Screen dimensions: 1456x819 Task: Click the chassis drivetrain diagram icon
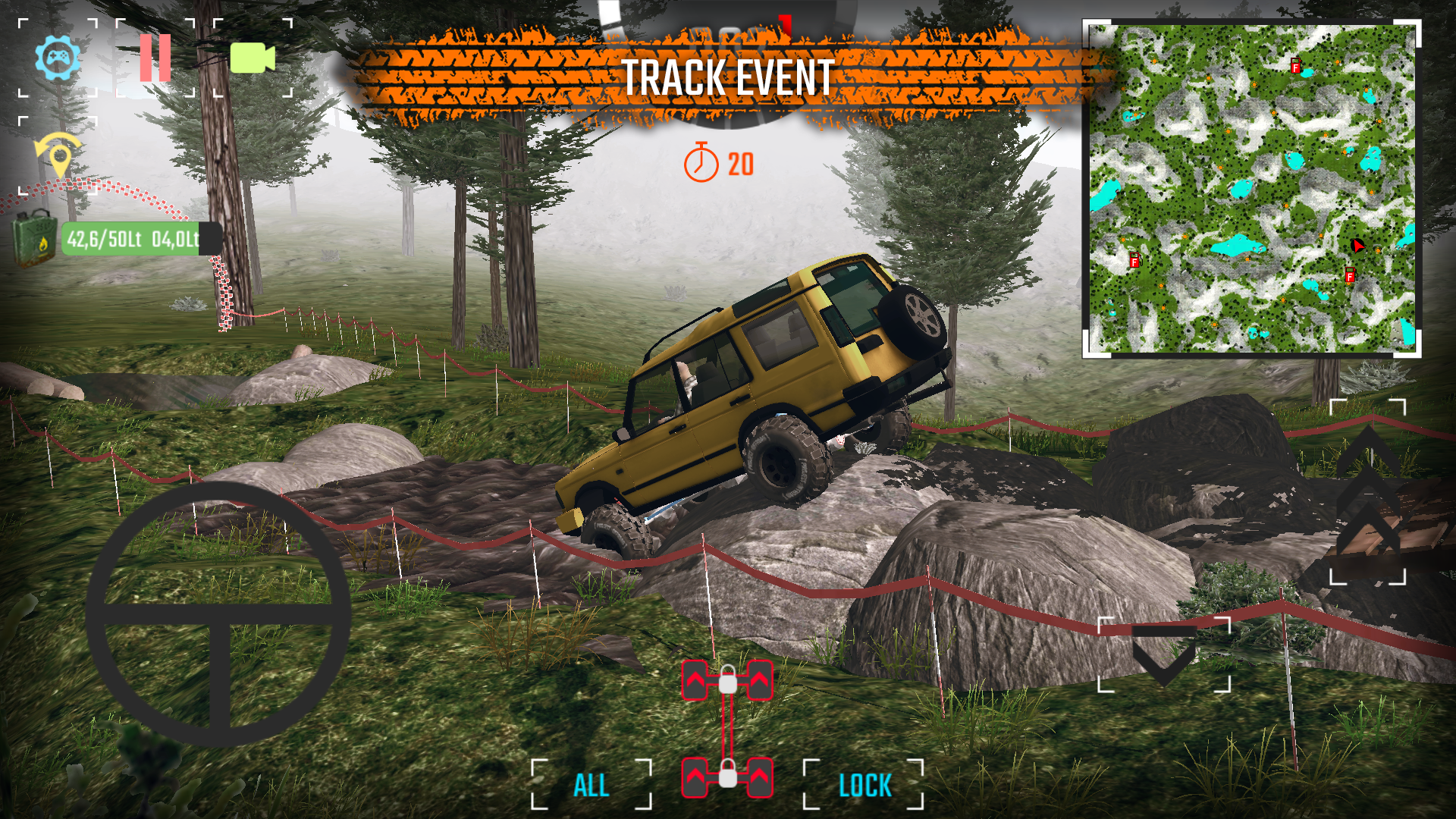(726, 728)
